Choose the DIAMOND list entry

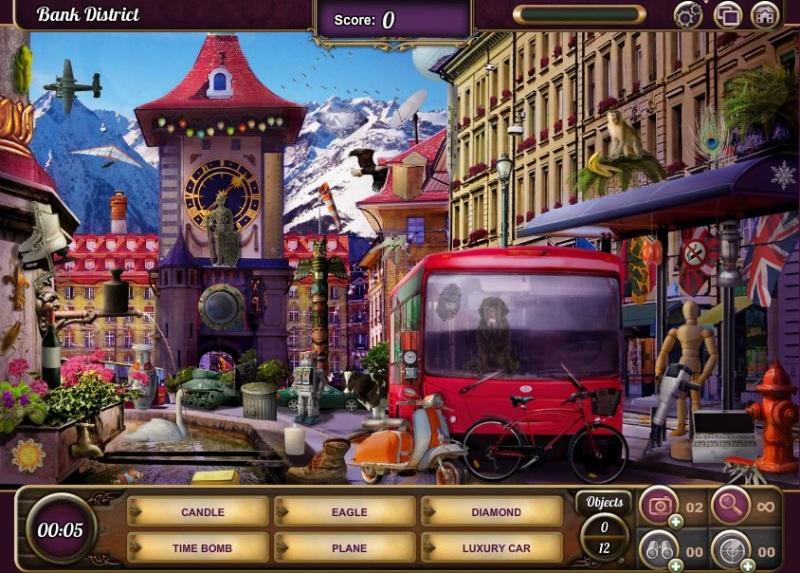(496, 512)
